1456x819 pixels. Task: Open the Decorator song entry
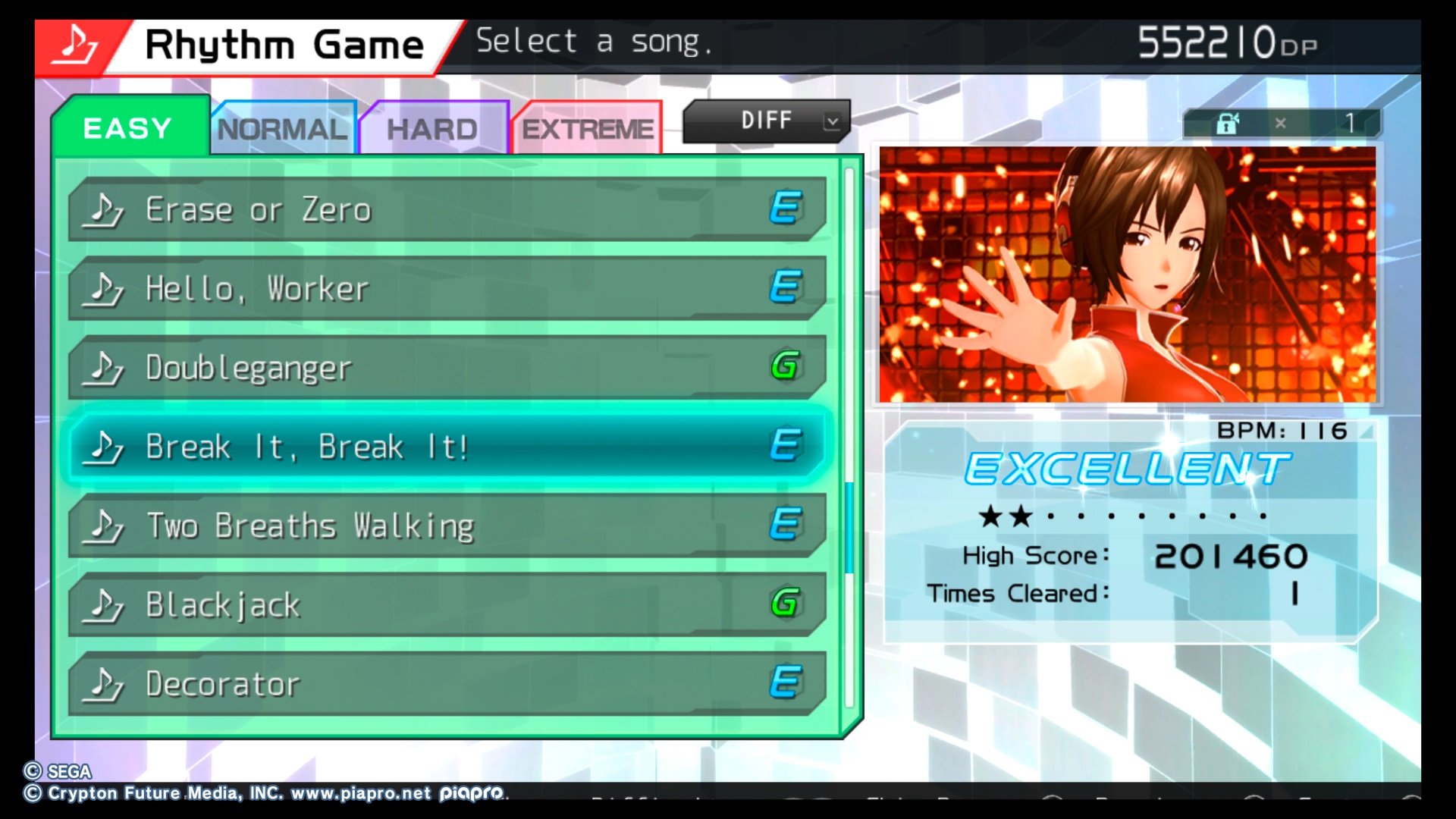coord(446,683)
